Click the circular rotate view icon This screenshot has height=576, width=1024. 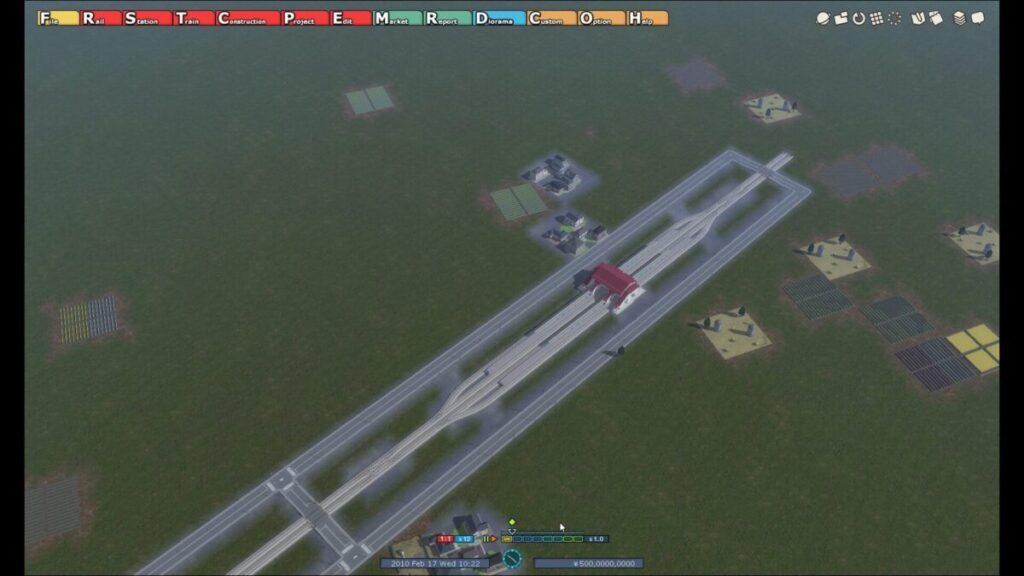click(858, 18)
